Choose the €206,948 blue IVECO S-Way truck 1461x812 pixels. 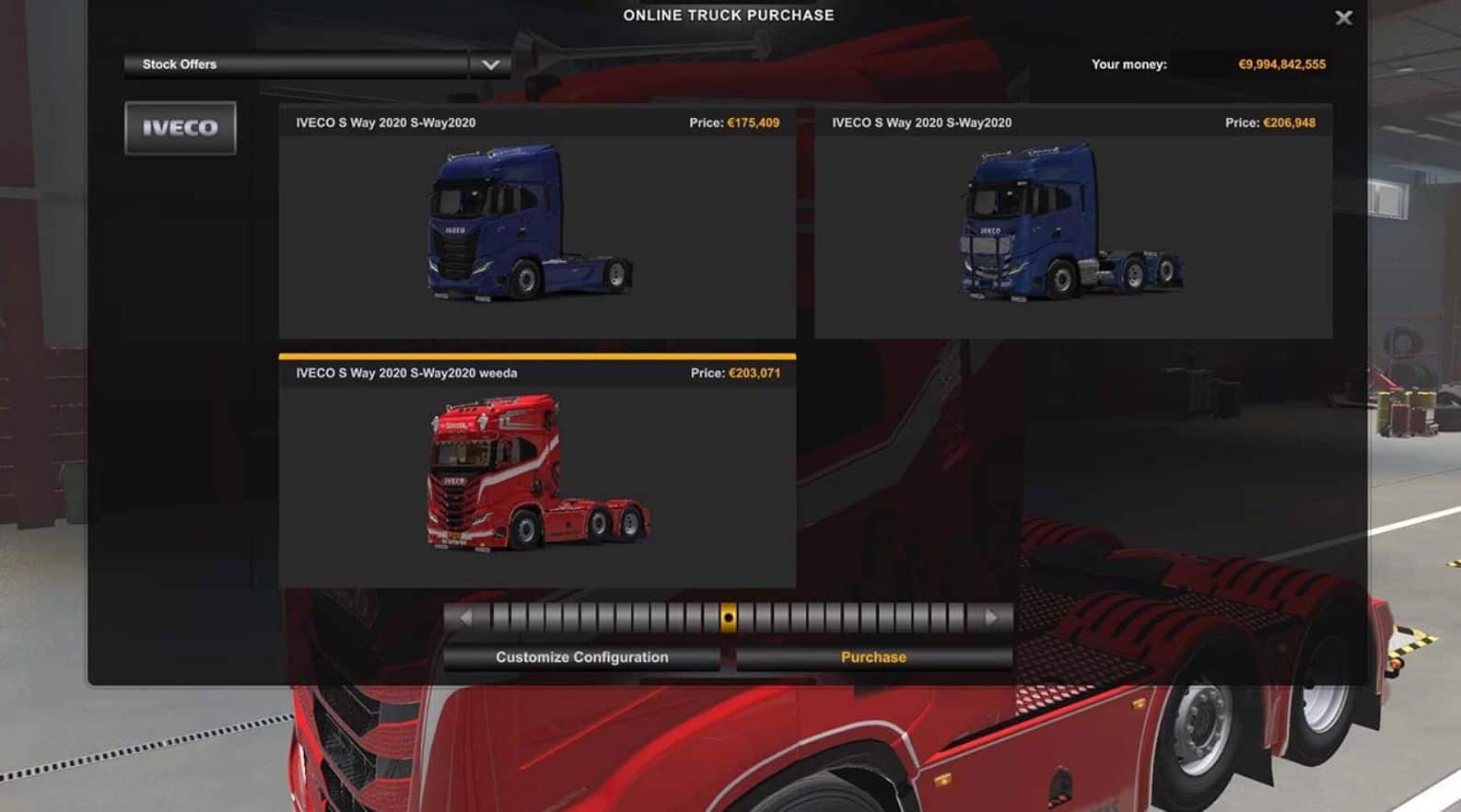(x=1073, y=222)
